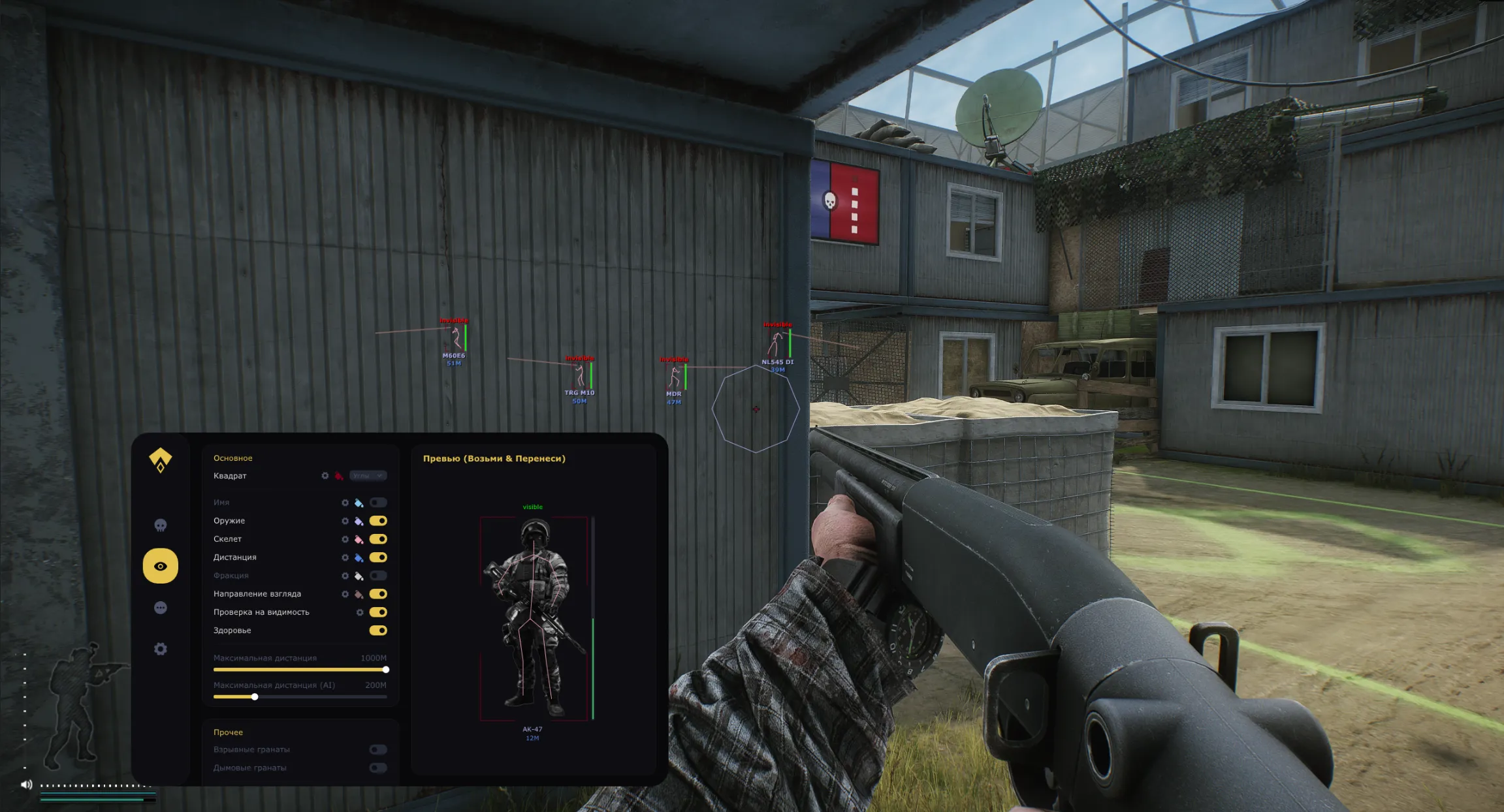Enable the Имя toggle

tap(377, 503)
